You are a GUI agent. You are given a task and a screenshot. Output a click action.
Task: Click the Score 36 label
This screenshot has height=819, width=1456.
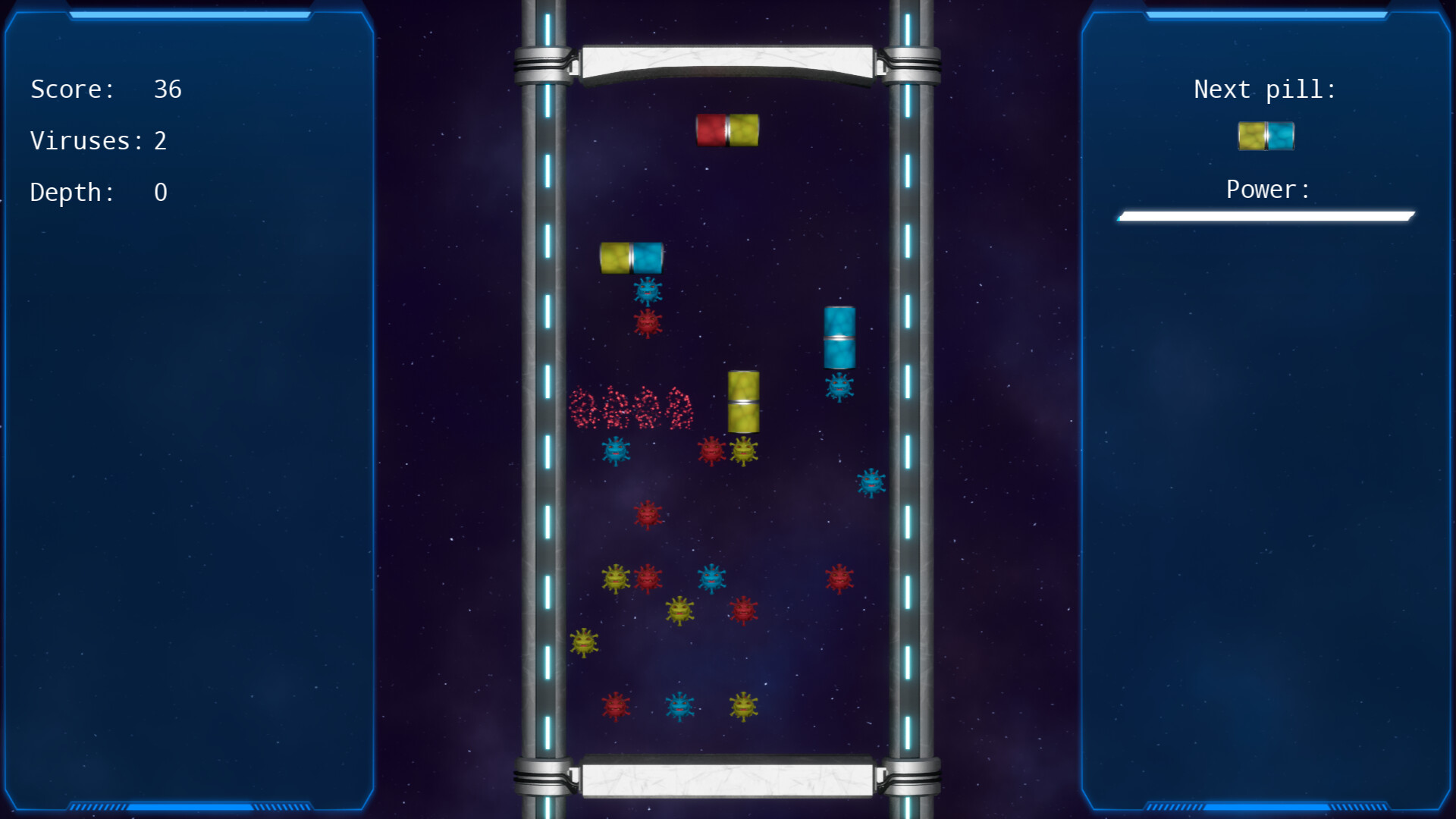click(105, 89)
